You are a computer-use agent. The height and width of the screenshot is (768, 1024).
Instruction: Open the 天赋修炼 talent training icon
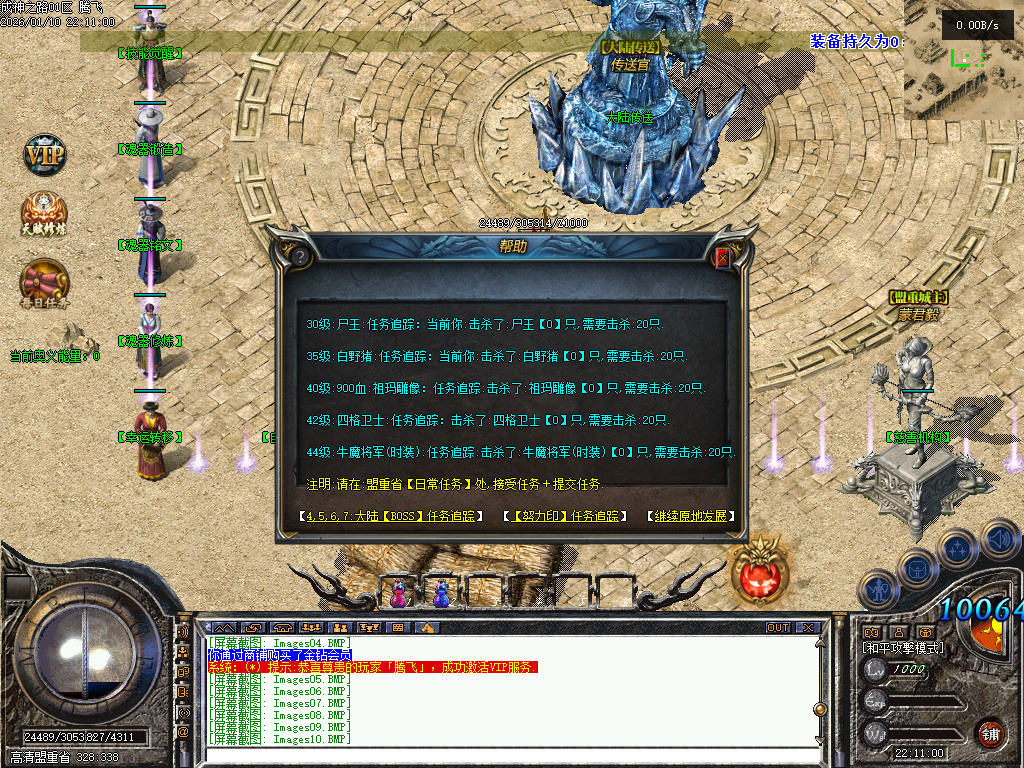45,214
